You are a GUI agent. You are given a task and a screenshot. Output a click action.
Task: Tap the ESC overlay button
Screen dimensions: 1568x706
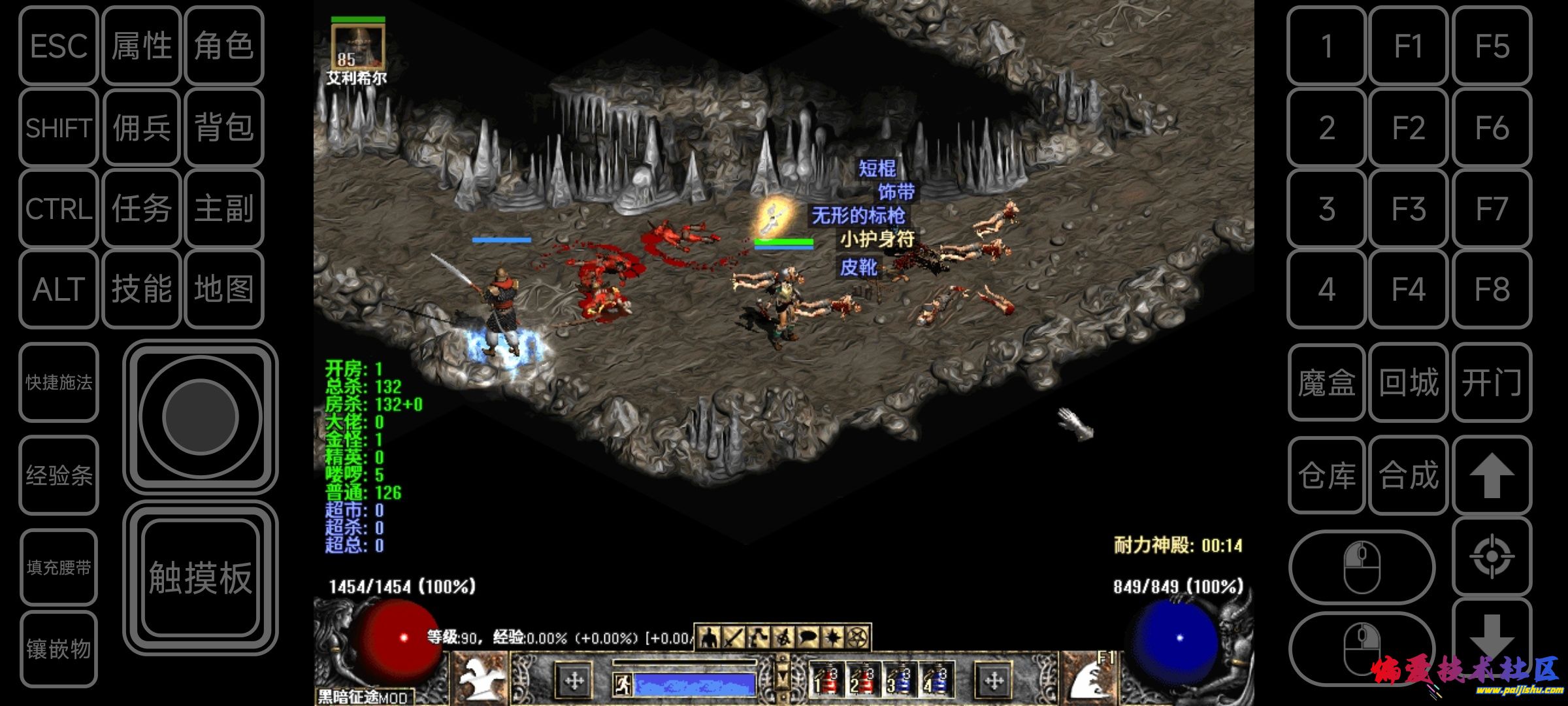[x=59, y=46]
